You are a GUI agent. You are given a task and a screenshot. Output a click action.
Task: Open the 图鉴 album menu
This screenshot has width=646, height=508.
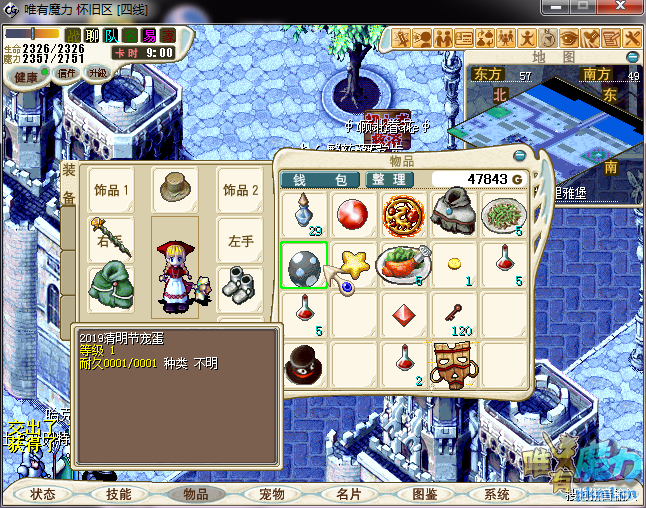(x=424, y=494)
